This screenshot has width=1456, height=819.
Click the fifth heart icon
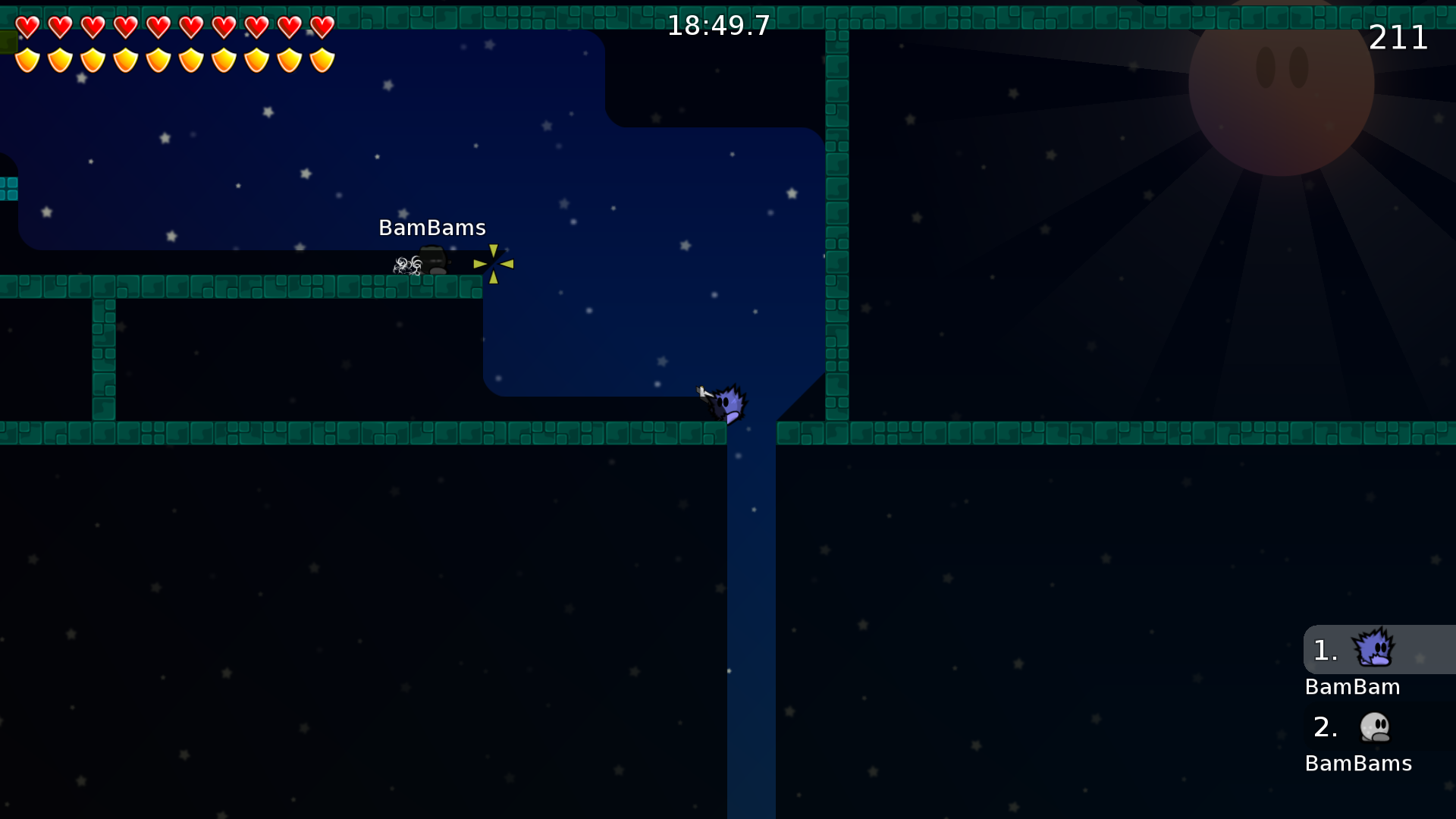(158, 27)
